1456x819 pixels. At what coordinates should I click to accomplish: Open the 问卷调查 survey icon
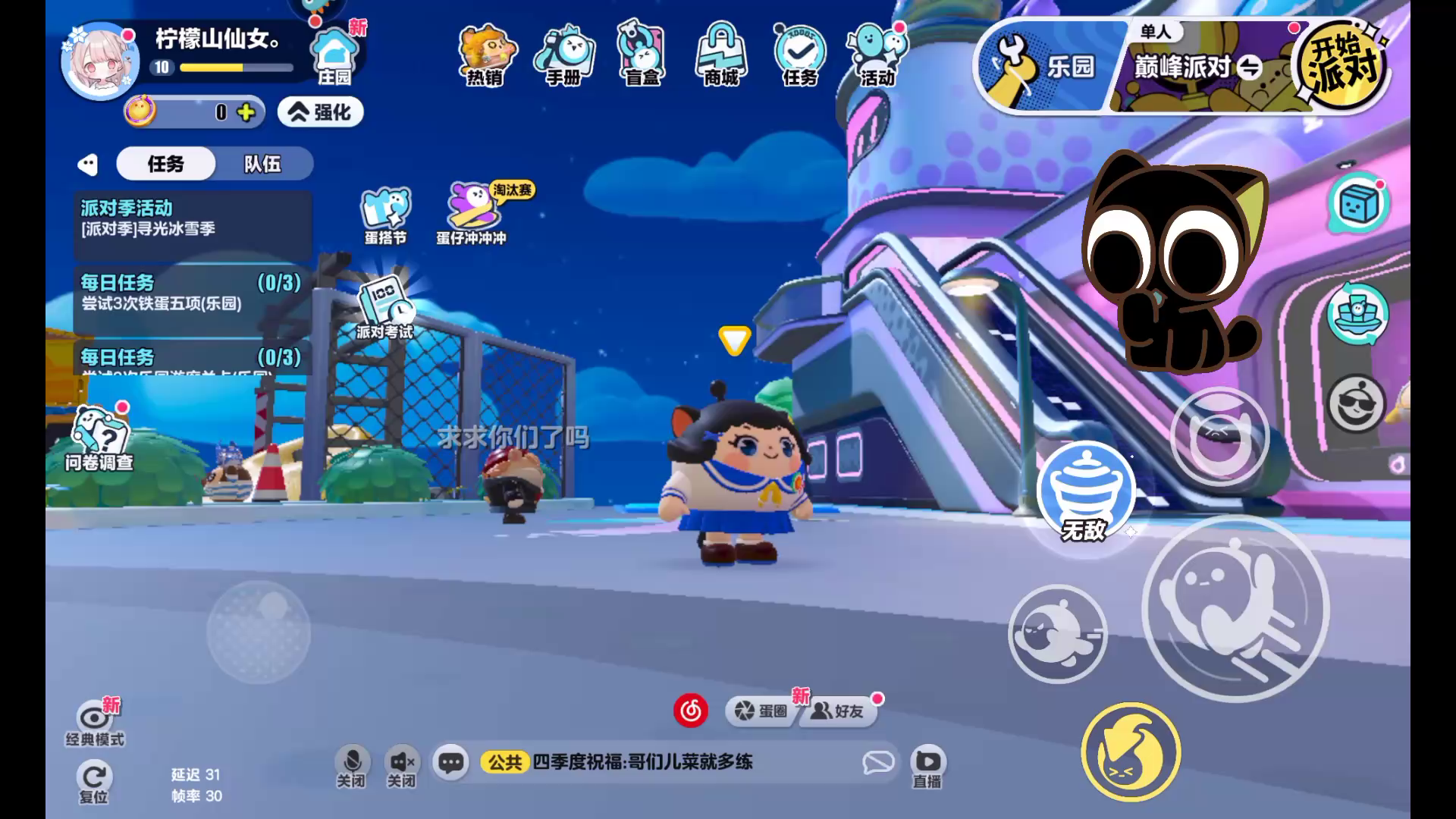tap(99, 440)
